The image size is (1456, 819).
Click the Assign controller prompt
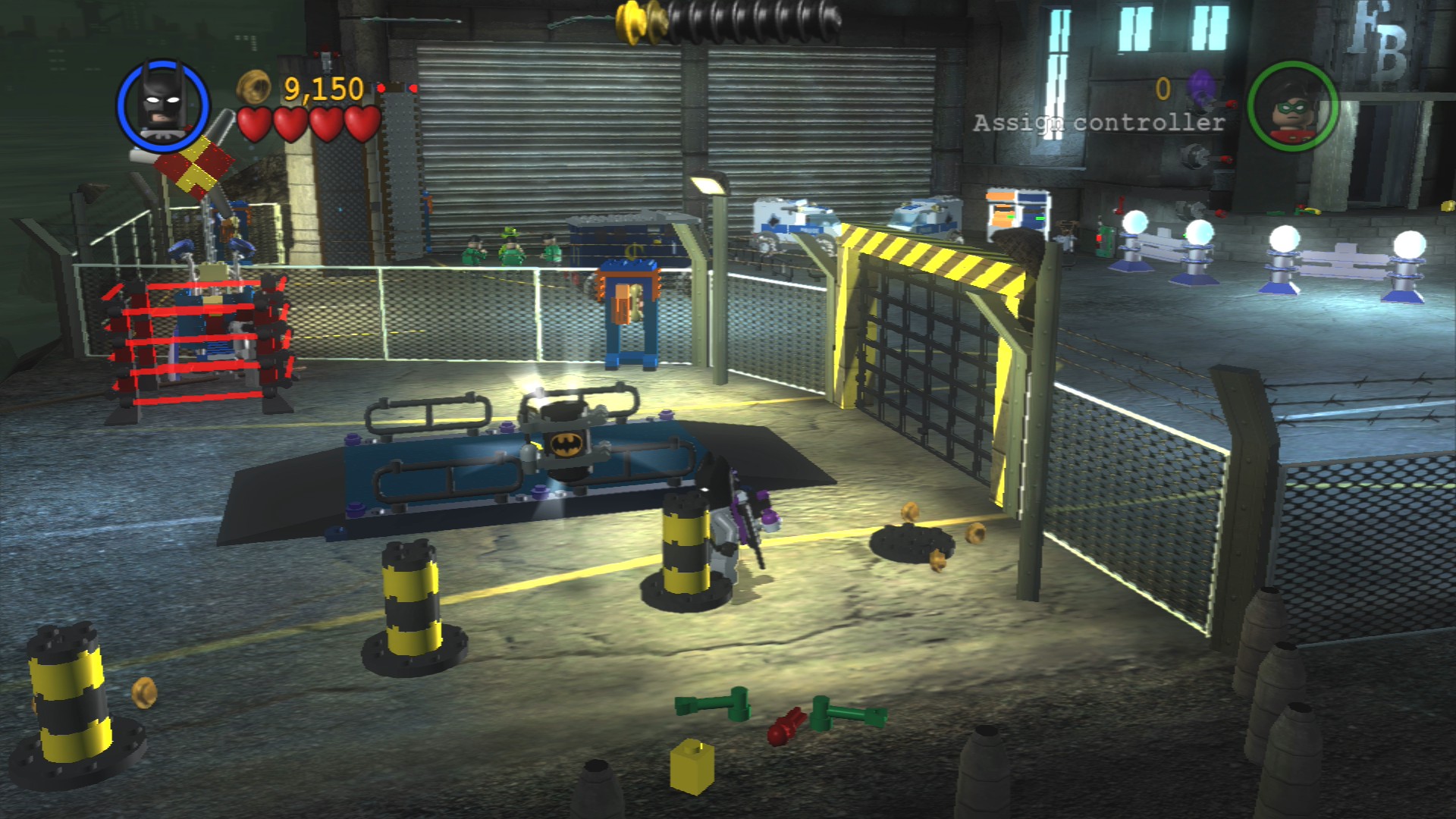tap(1099, 123)
